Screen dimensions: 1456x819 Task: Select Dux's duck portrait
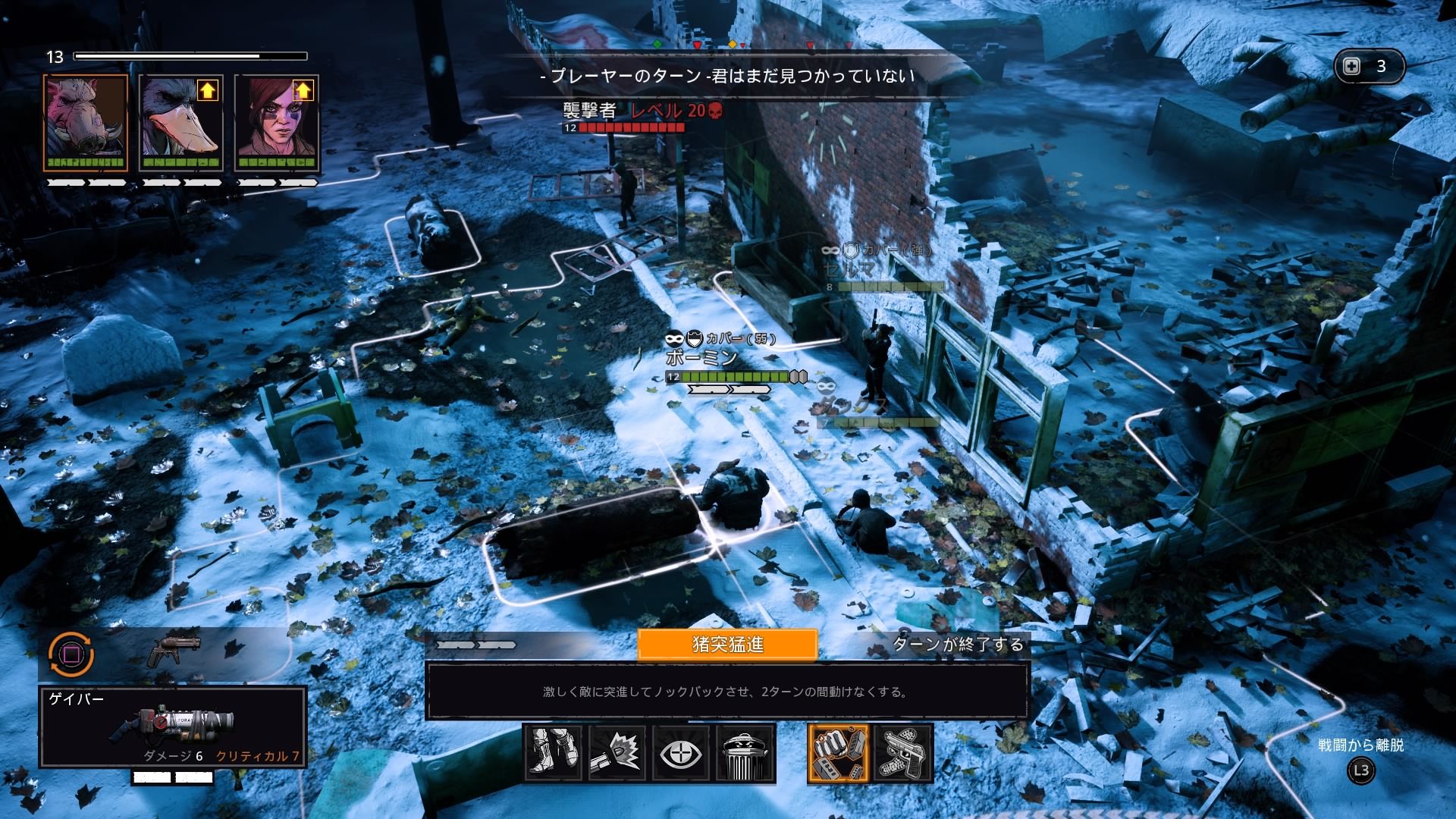pos(181,123)
